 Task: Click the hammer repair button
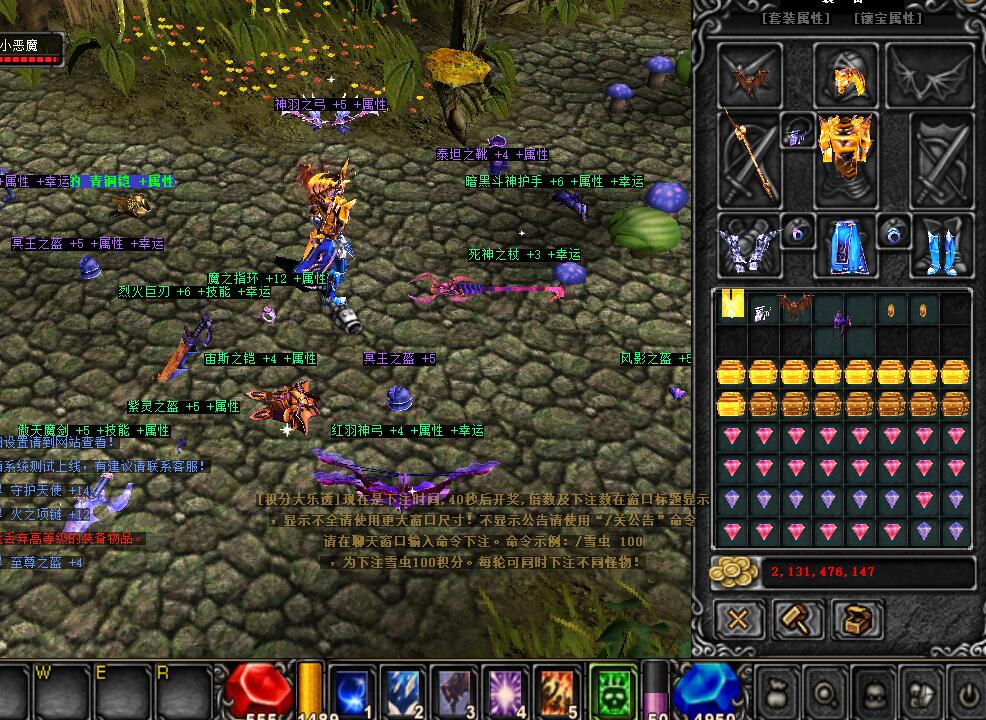797,619
